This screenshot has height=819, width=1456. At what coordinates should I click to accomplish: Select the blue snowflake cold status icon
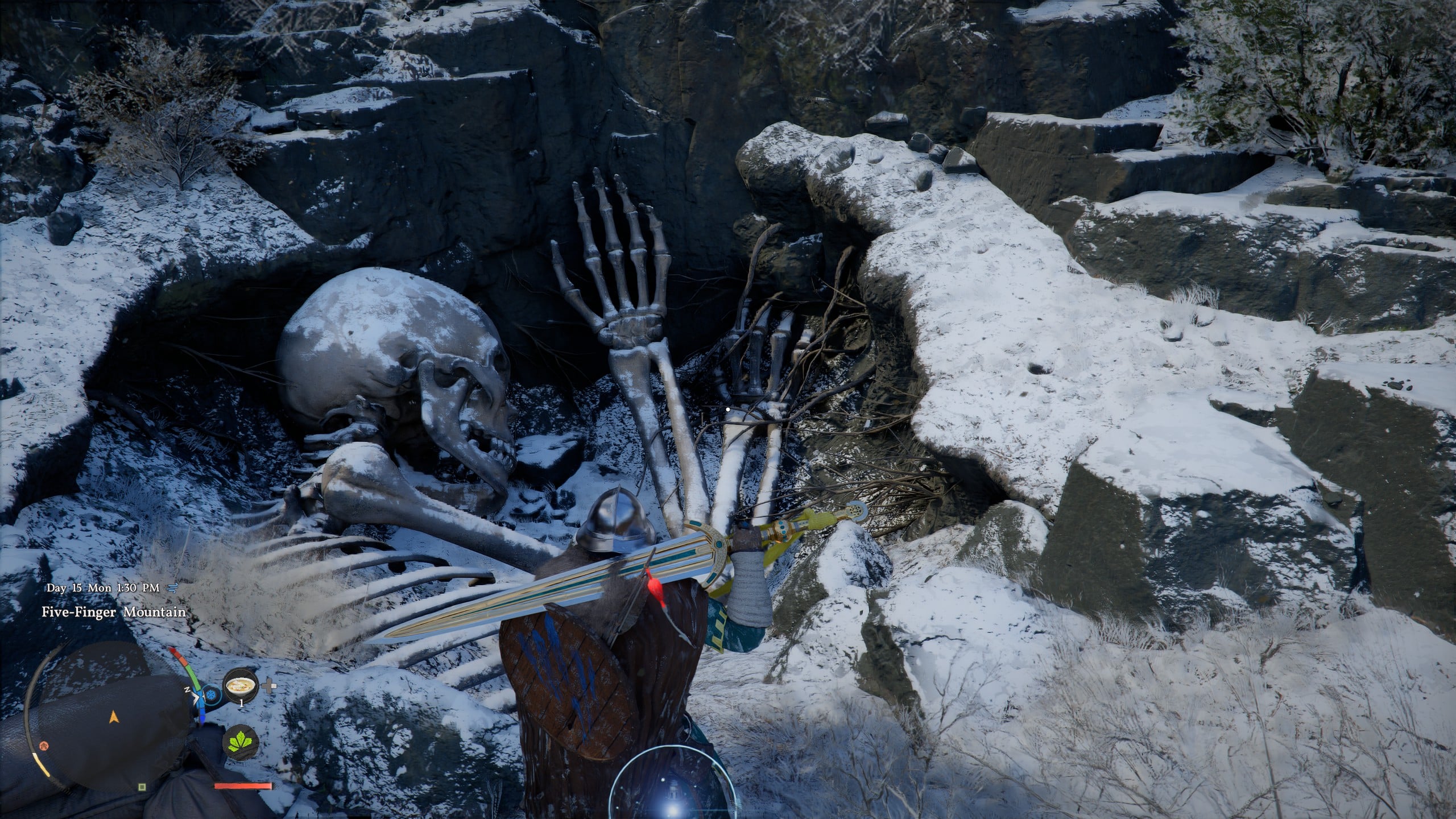(x=210, y=694)
